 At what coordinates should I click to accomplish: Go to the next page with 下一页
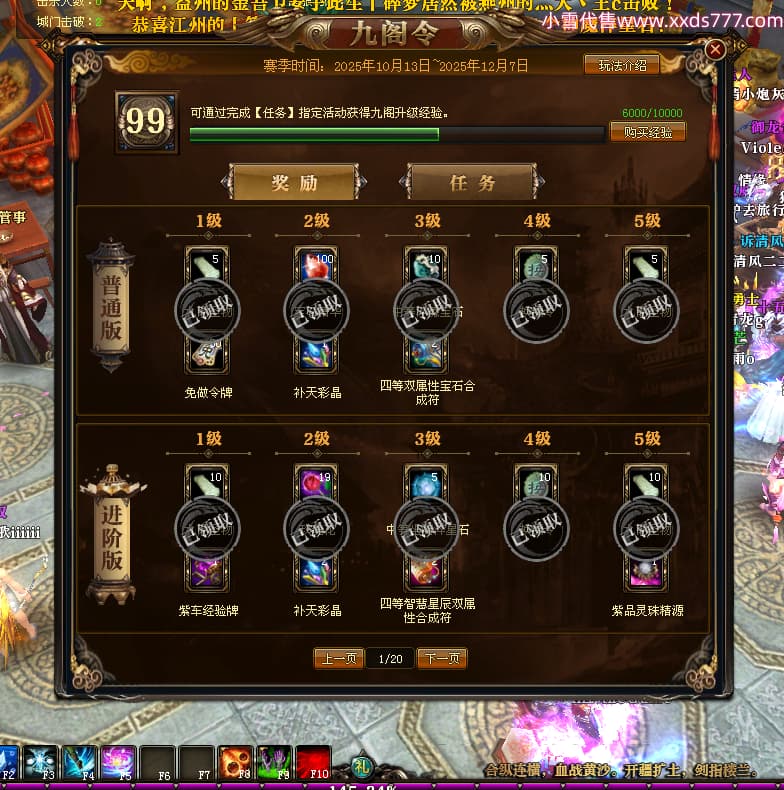[x=442, y=658]
